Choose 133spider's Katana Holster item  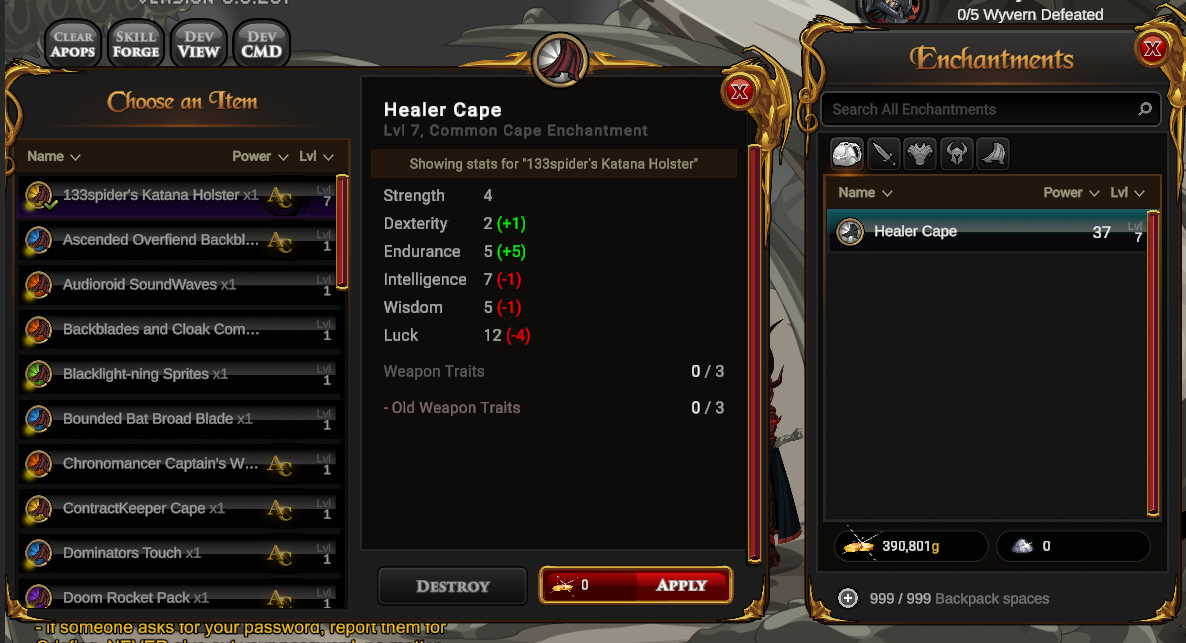coord(152,195)
